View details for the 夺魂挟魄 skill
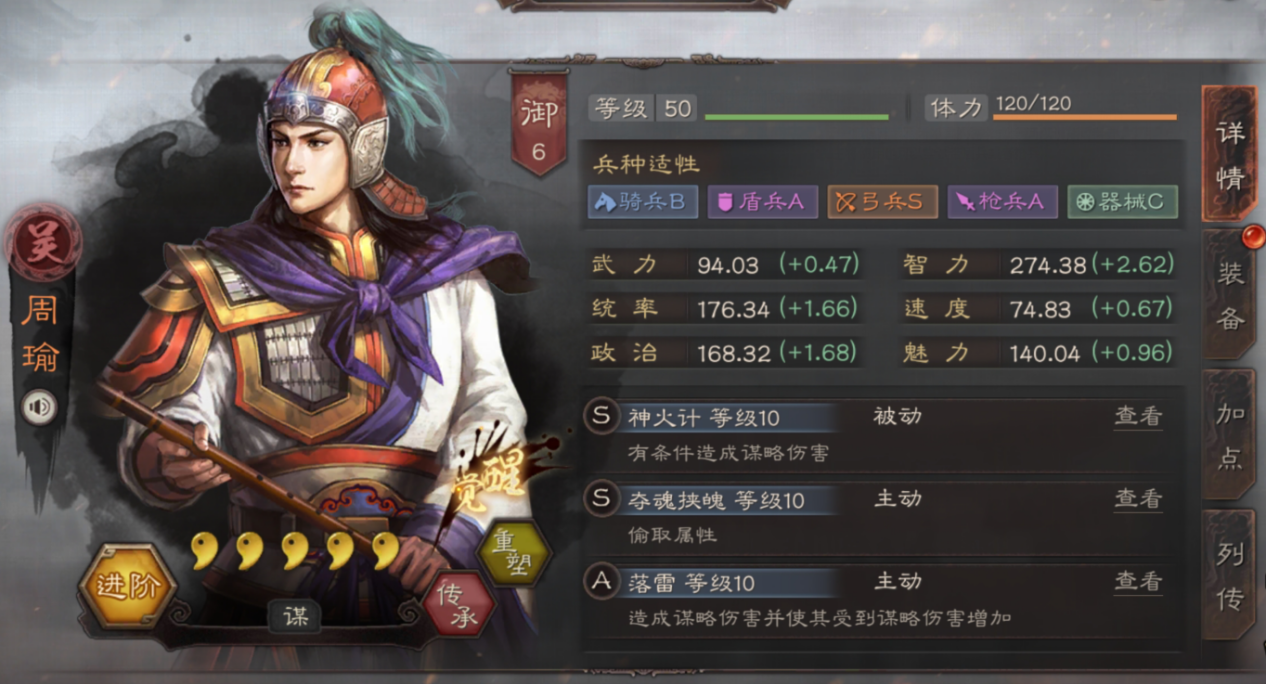 1138,498
